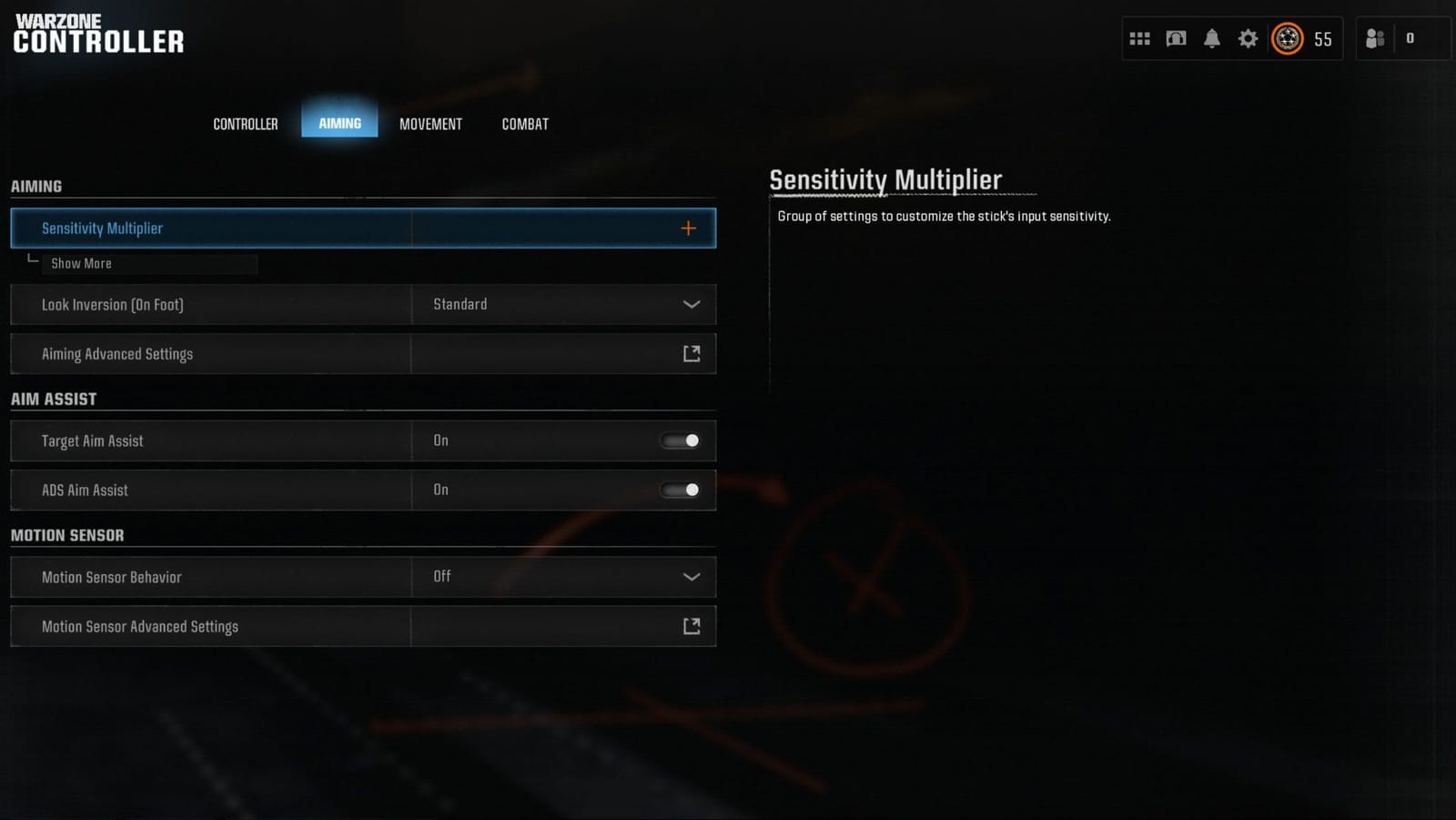The width and height of the screenshot is (1456, 820).
Task: Open settings with the gear icon
Action: pyautogui.click(x=1248, y=37)
